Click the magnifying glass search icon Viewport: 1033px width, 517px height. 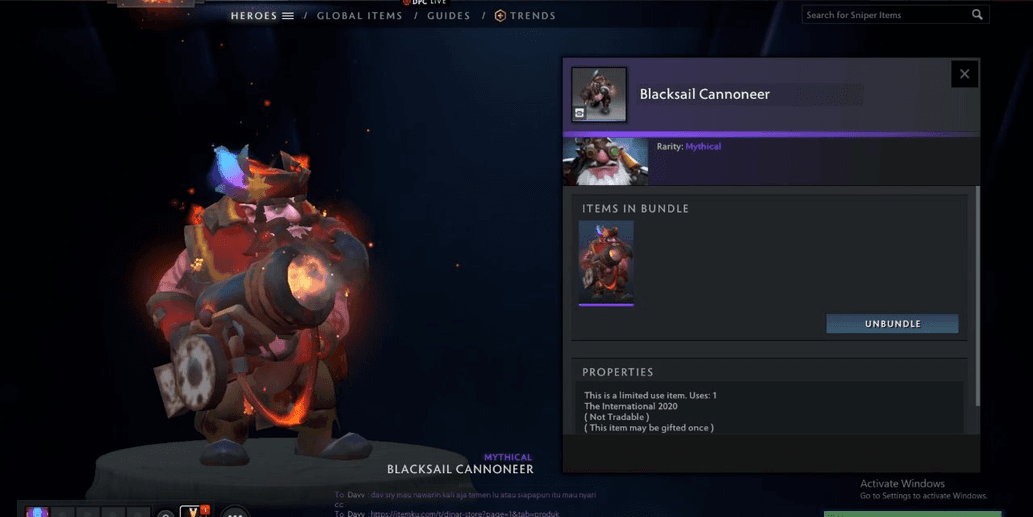(977, 15)
